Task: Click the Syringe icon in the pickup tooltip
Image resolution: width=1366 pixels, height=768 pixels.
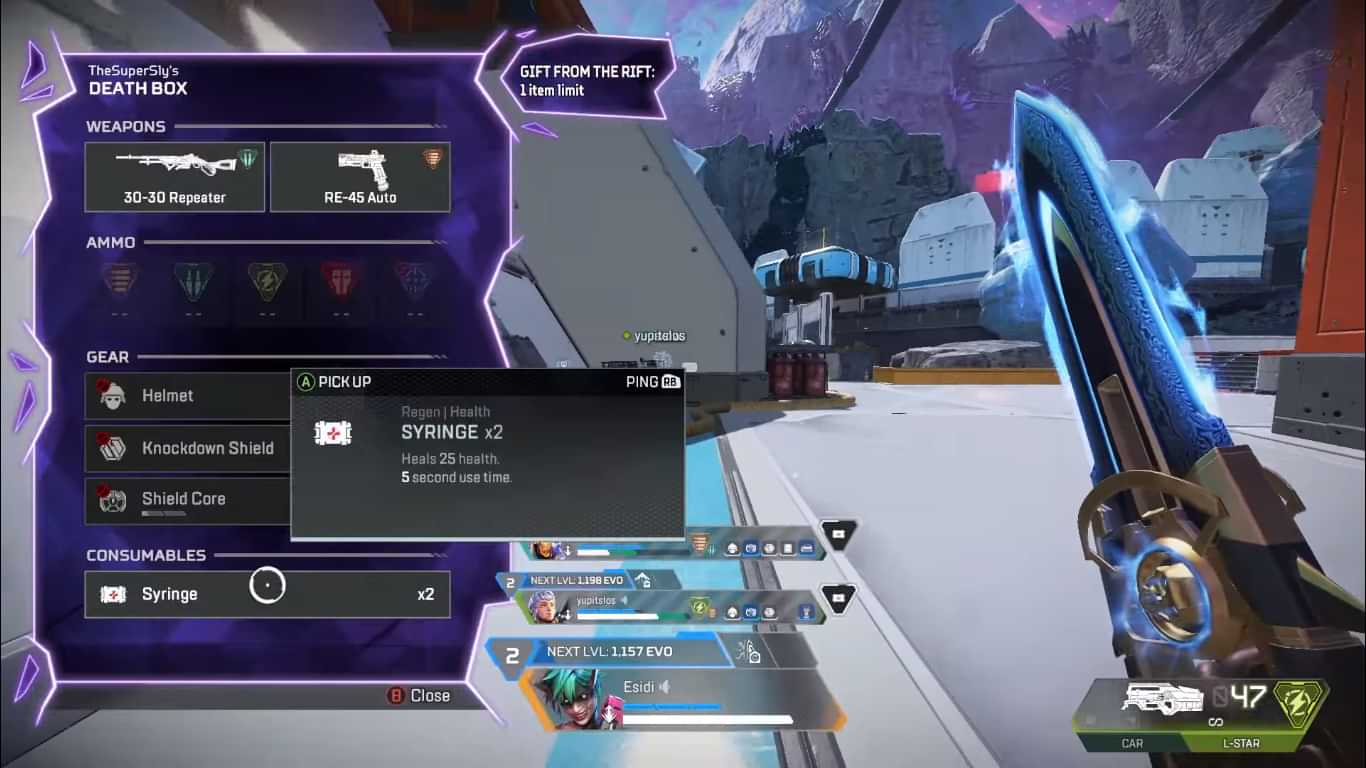Action: coord(333,432)
